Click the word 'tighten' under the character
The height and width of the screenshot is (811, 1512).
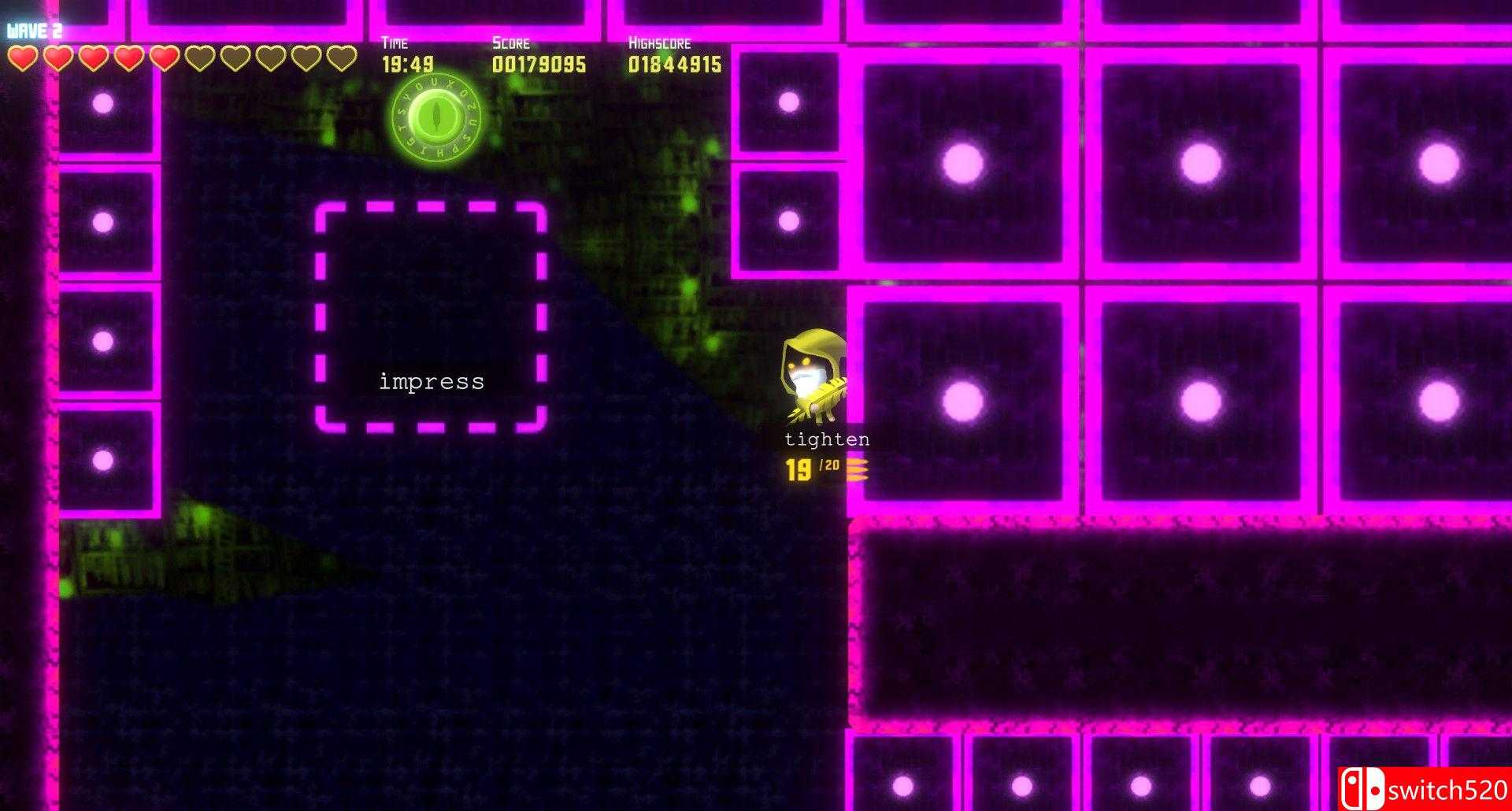(x=827, y=439)
